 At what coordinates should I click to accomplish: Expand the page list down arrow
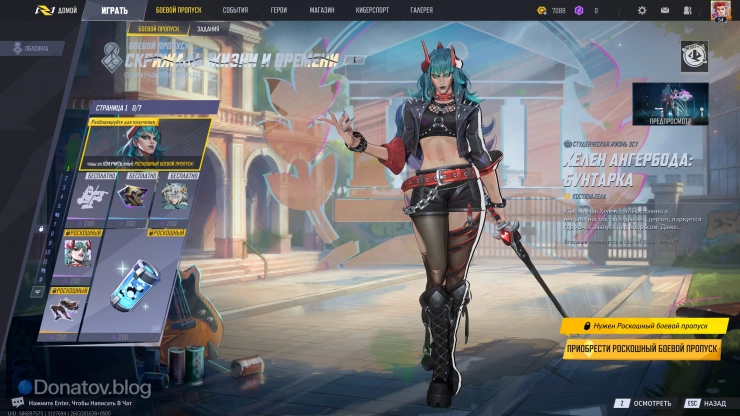point(38,291)
